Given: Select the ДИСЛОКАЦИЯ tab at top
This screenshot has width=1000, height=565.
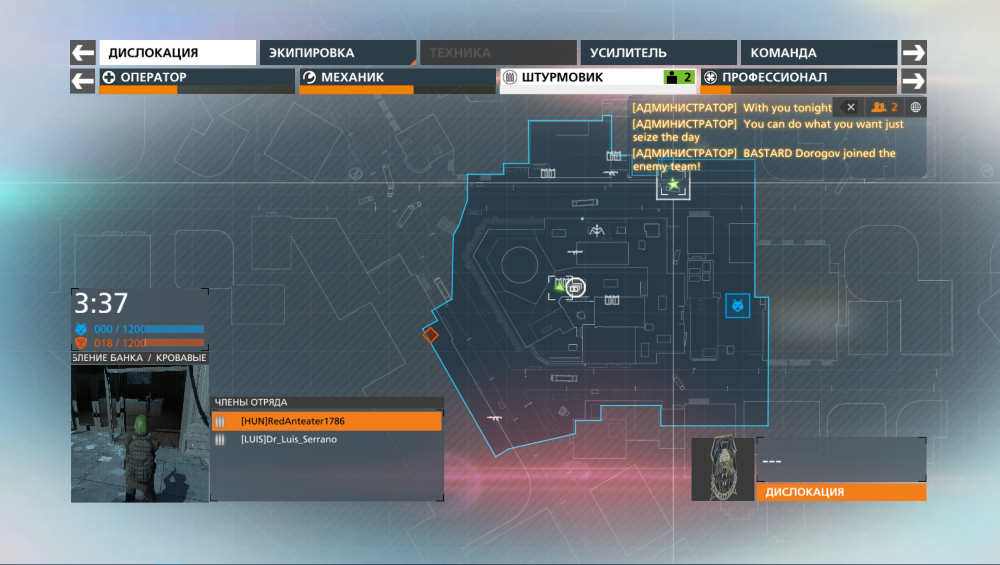Looking at the screenshot, I should (x=177, y=53).
